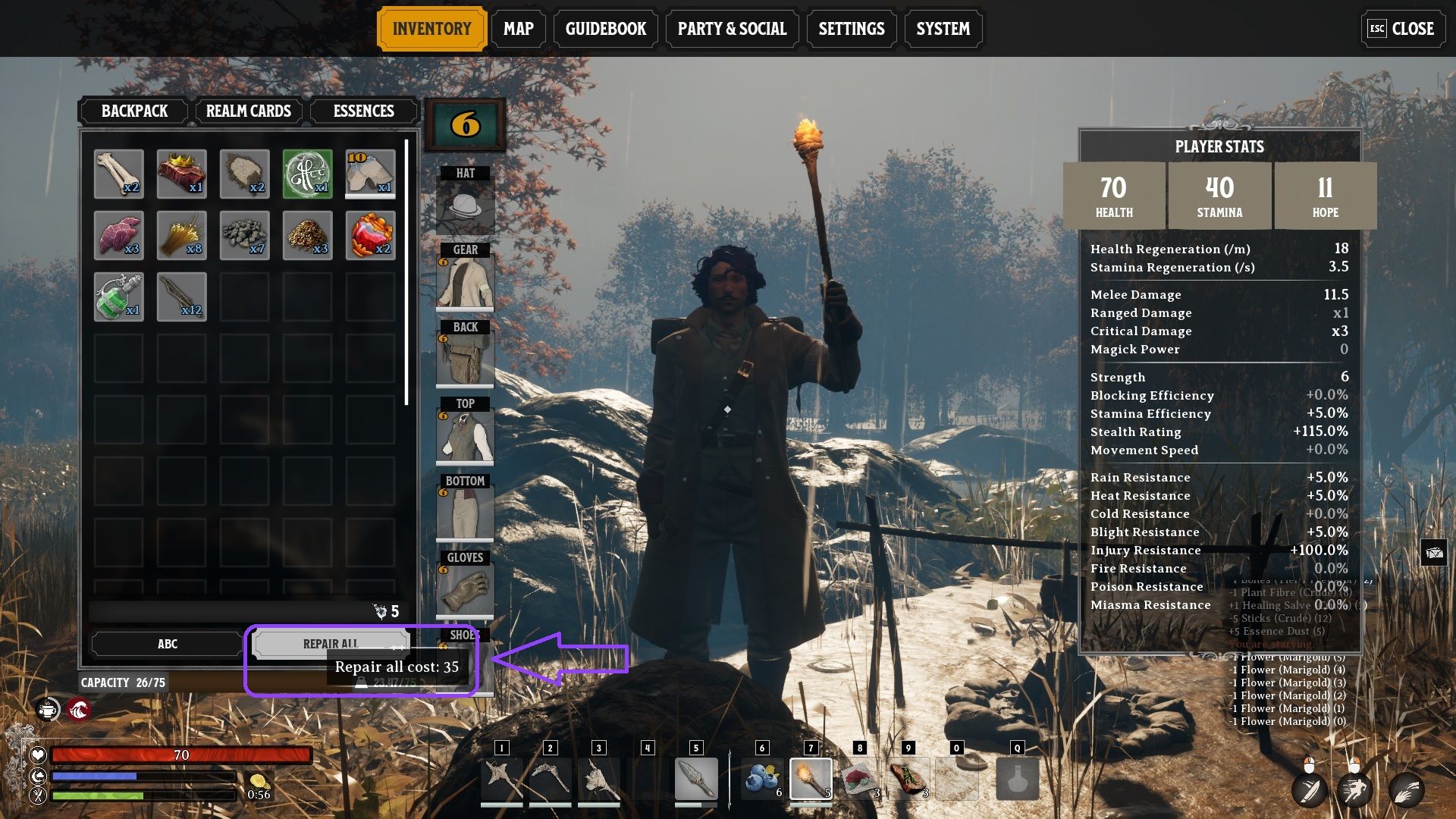Screen dimensions: 1456x819
Task: Choose the red gemstone item slot
Action: pos(370,235)
